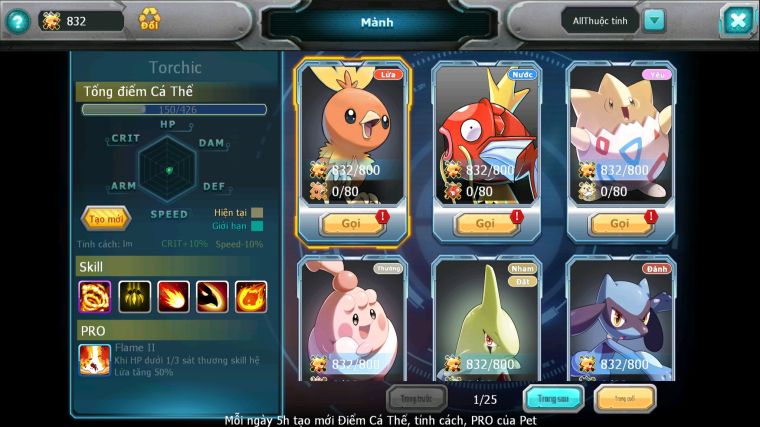Select the yellow claw scratch skill icon

click(134, 296)
